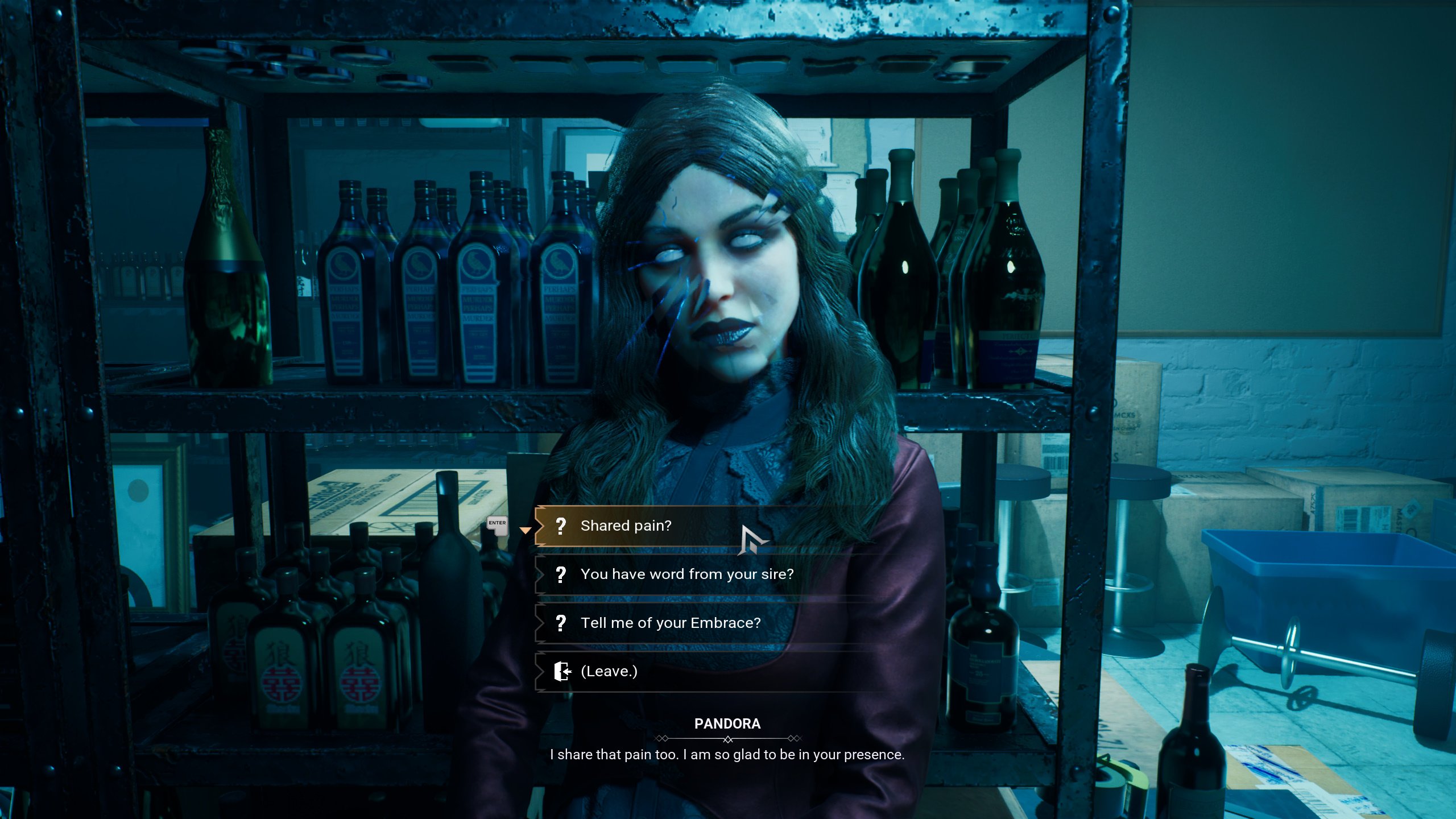The height and width of the screenshot is (819, 1456).
Task: Ask Pandora "Shared pain?"
Action: 626,526
